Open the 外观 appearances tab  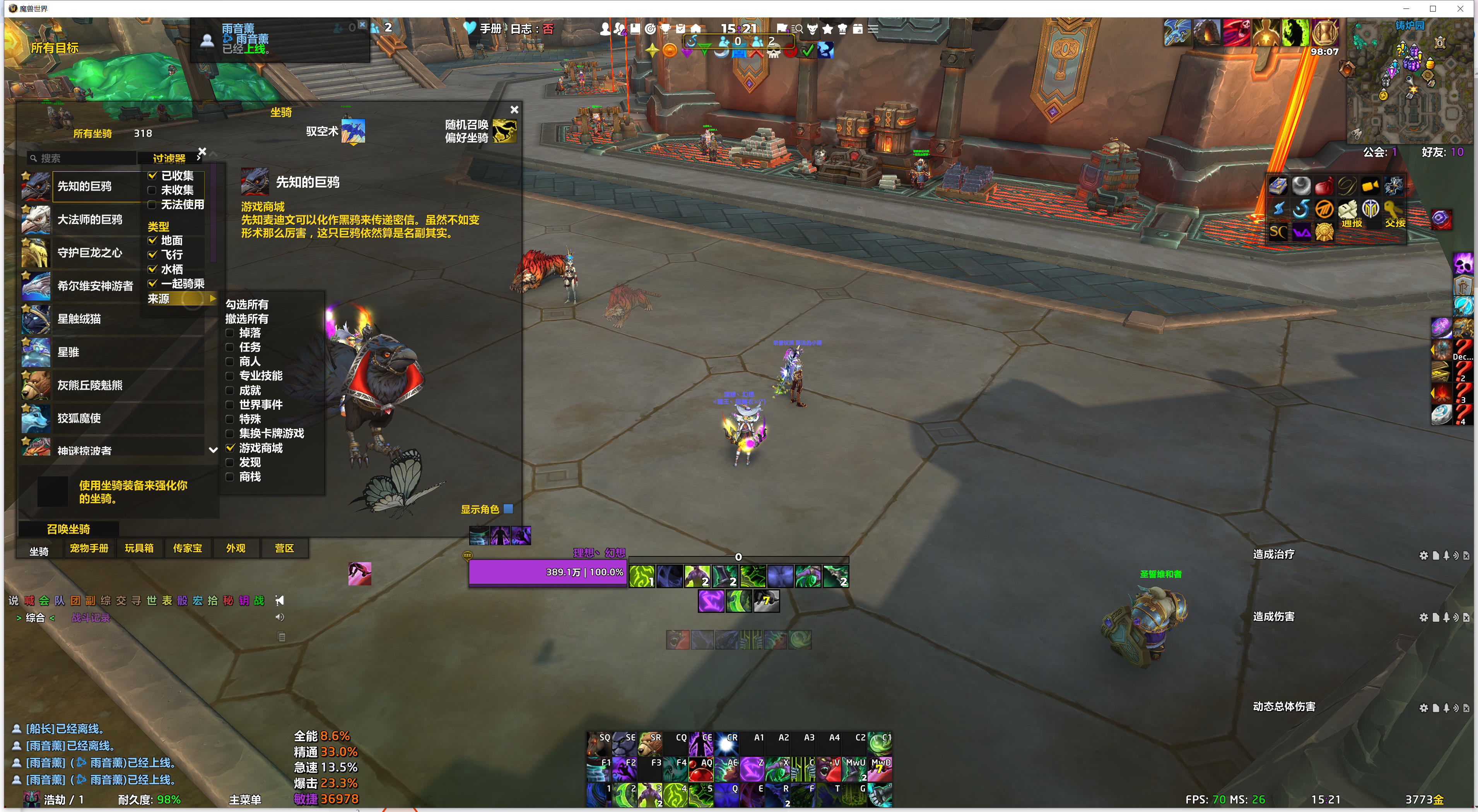coord(235,548)
